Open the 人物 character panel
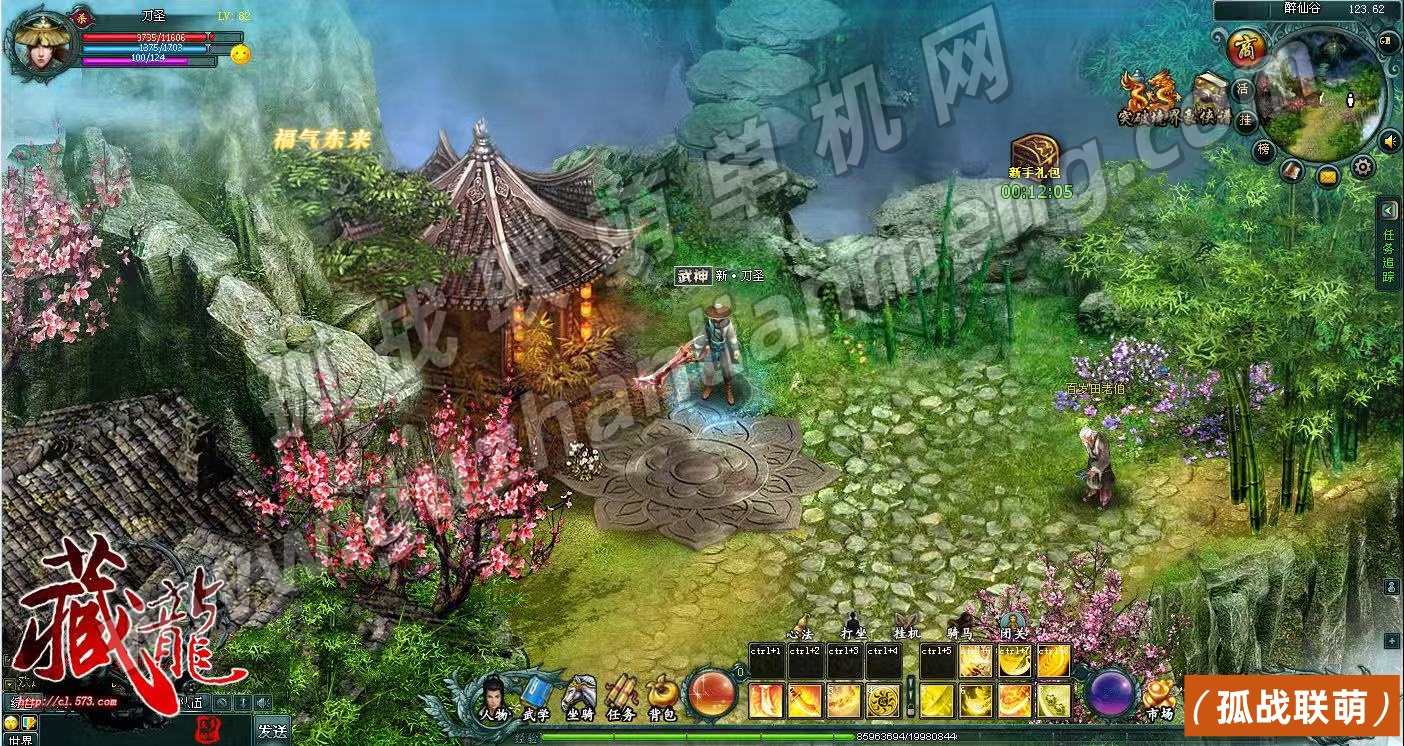The width and height of the screenshot is (1404, 746). (492, 697)
